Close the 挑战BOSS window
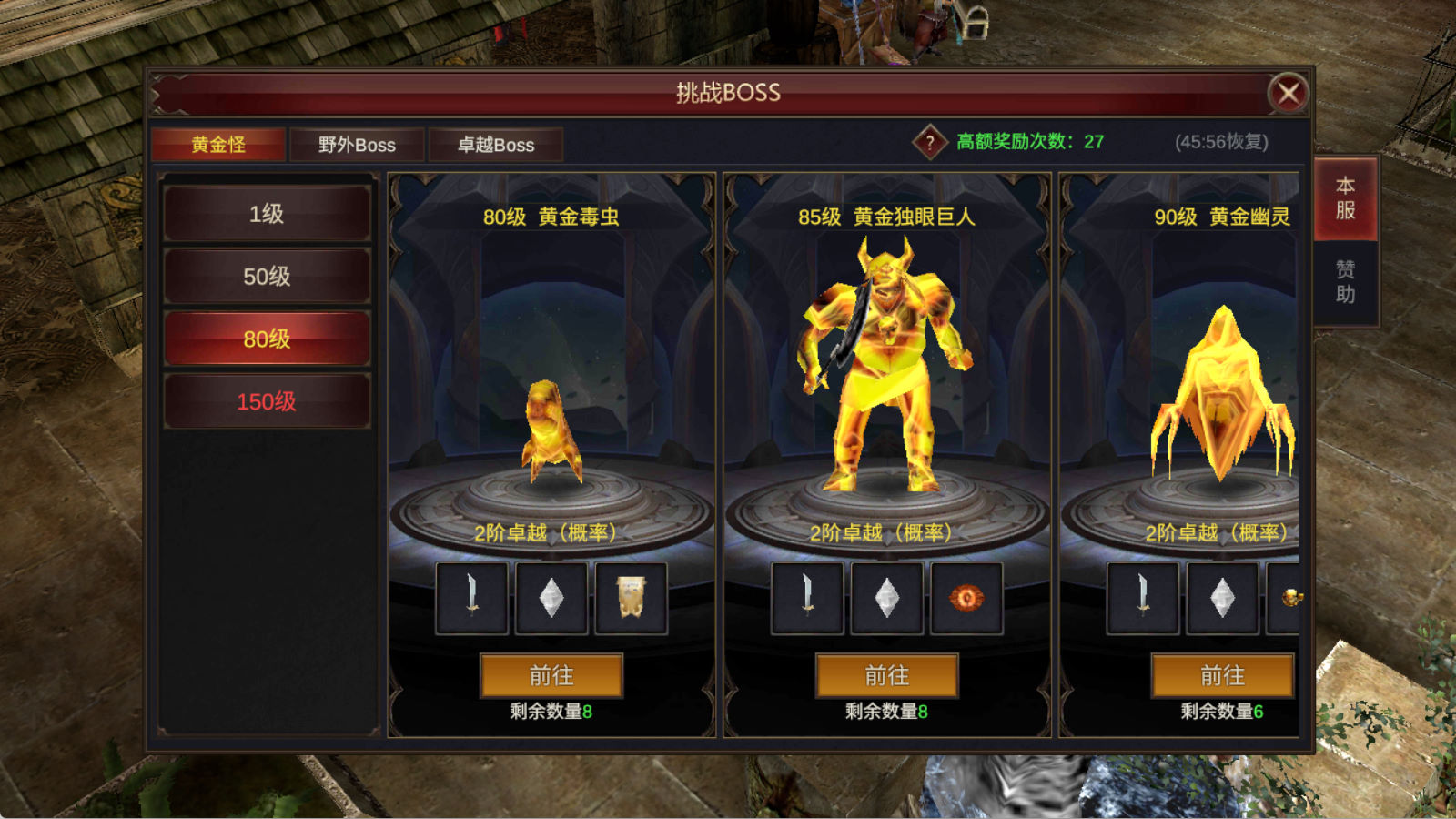This screenshot has width=1456, height=819. coord(1288,93)
